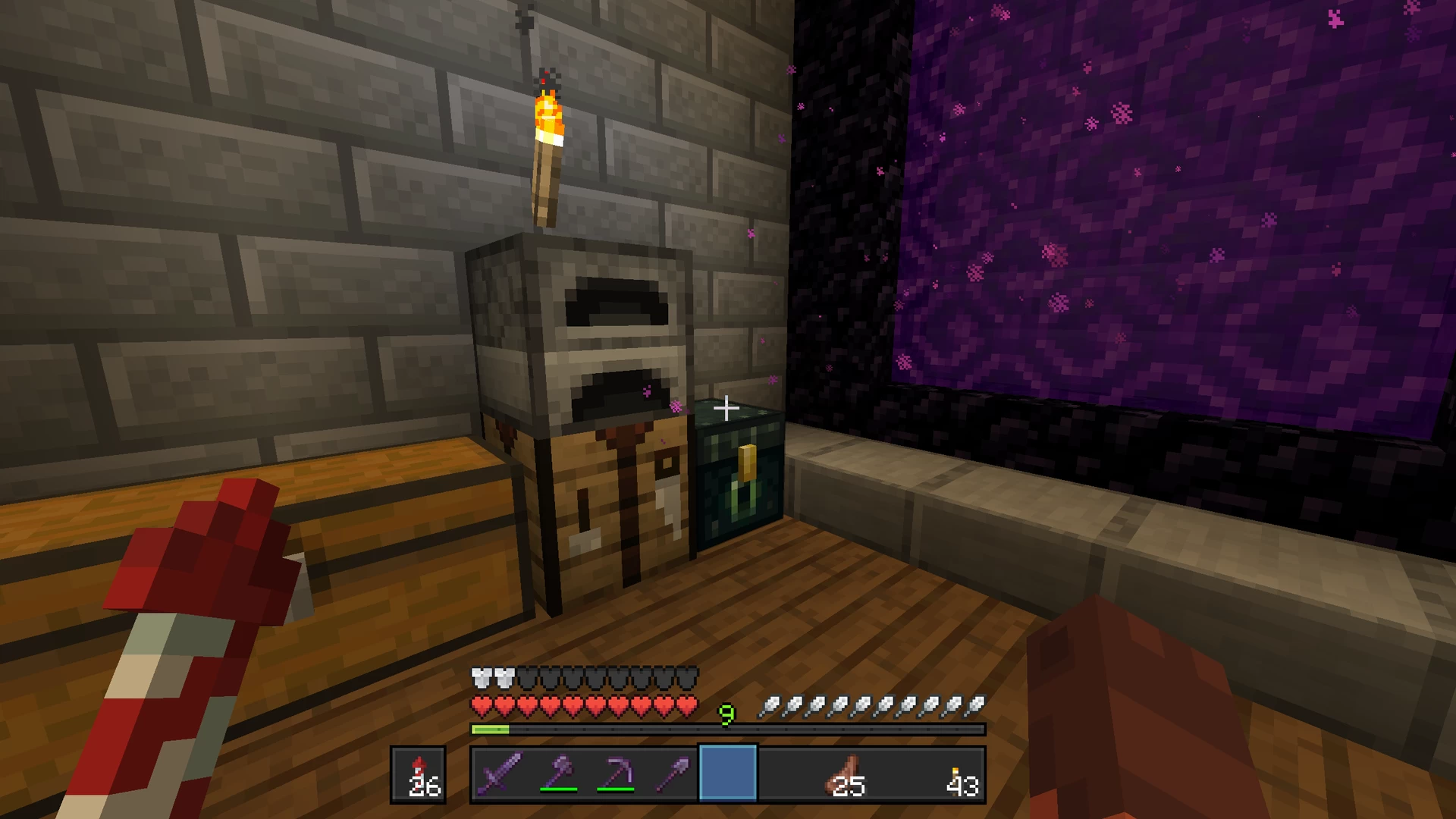Switch to the netherite pickaxe slot
Image resolution: width=1456 pixels, height=819 pixels.
click(615, 773)
